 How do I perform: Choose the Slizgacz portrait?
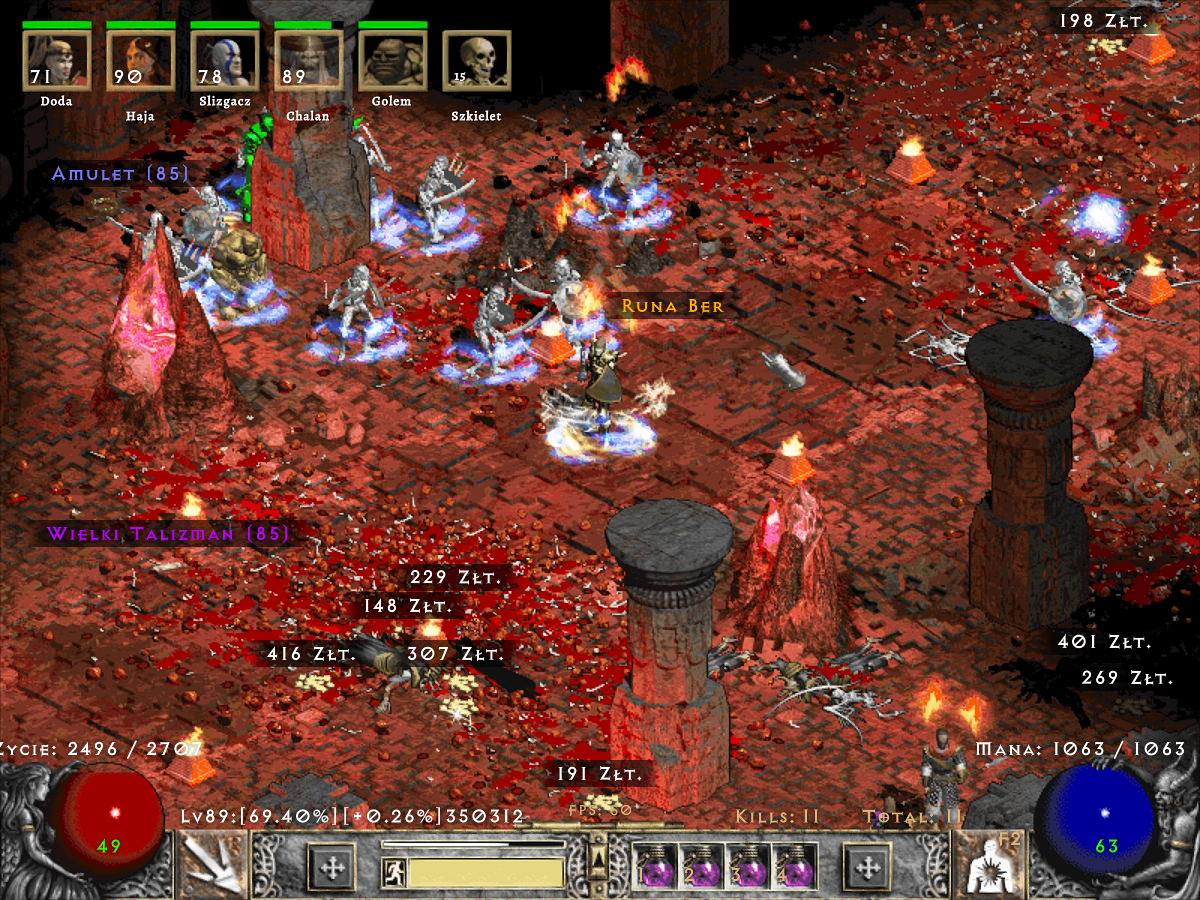click(224, 60)
